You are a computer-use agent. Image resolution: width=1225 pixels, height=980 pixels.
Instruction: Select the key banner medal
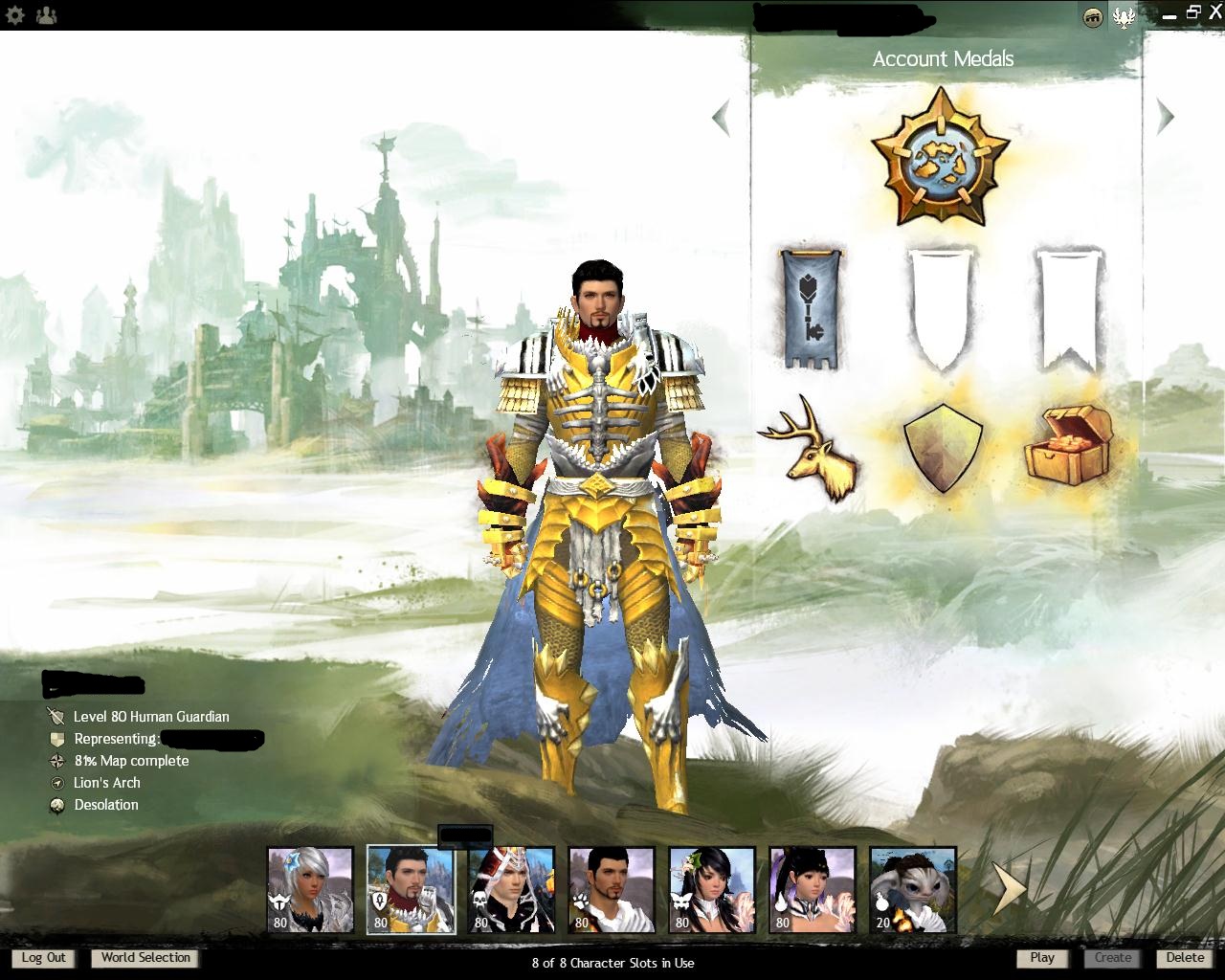(812, 308)
